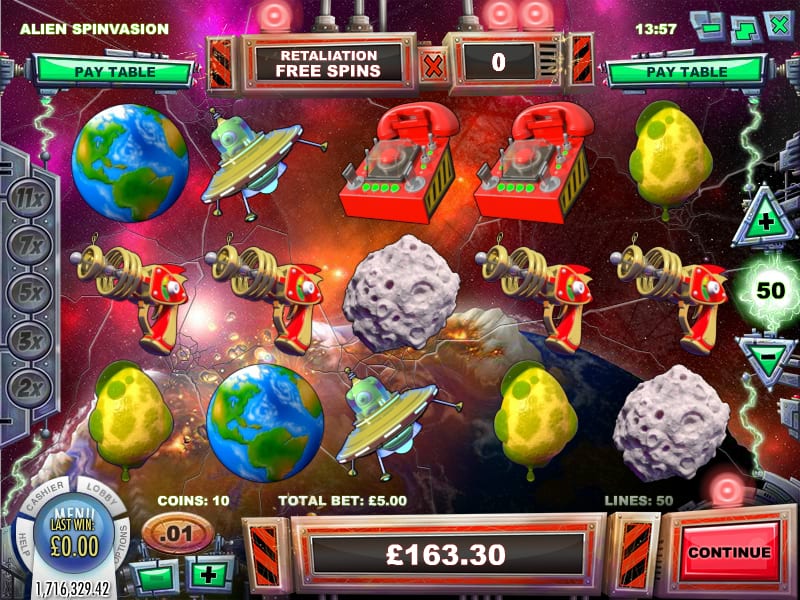Close the game window
The height and width of the screenshot is (600, 800).
point(778,24)
